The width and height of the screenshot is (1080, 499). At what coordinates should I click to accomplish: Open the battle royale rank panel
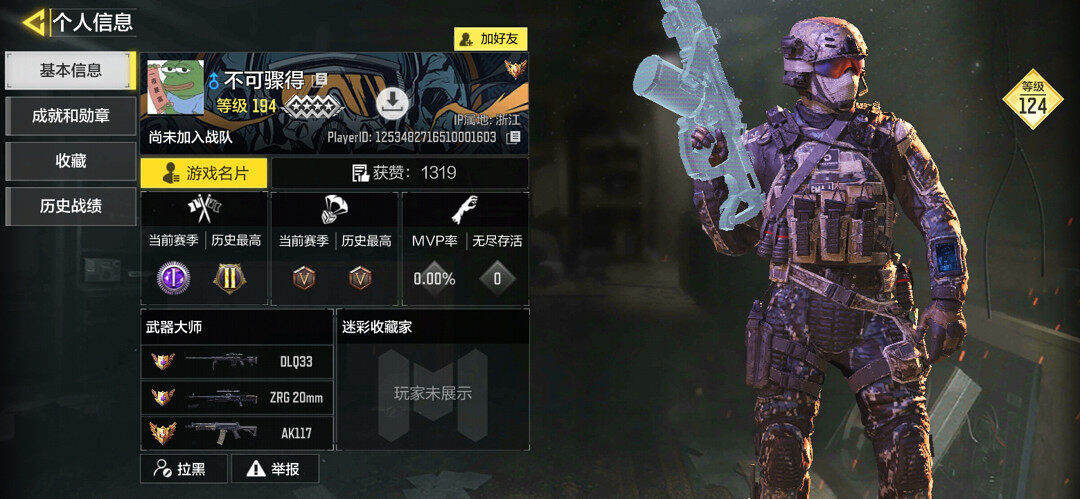335,250
